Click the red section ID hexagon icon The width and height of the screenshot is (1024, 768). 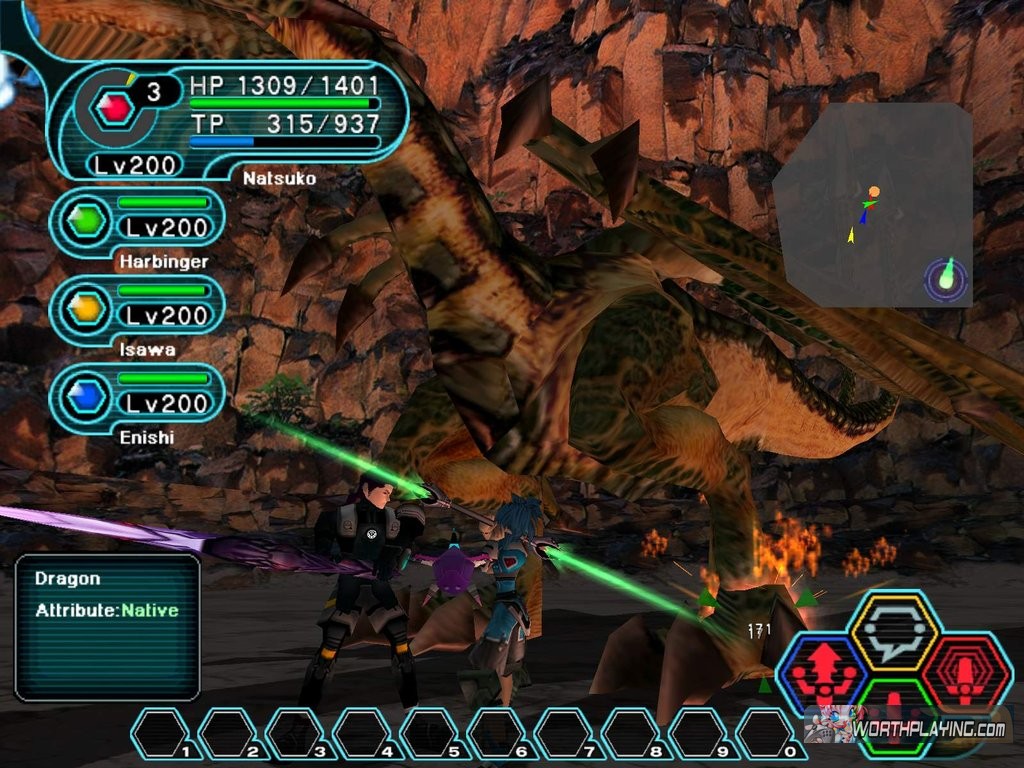(x=117, y=106)
